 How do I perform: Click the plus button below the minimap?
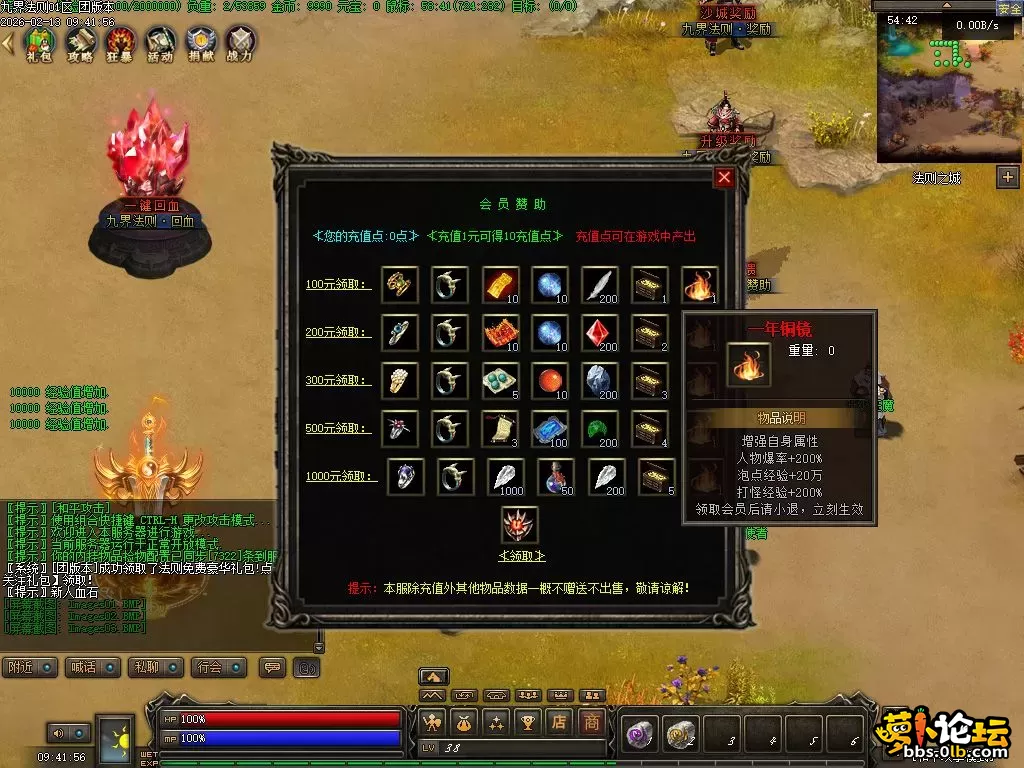pos(1007,178)
